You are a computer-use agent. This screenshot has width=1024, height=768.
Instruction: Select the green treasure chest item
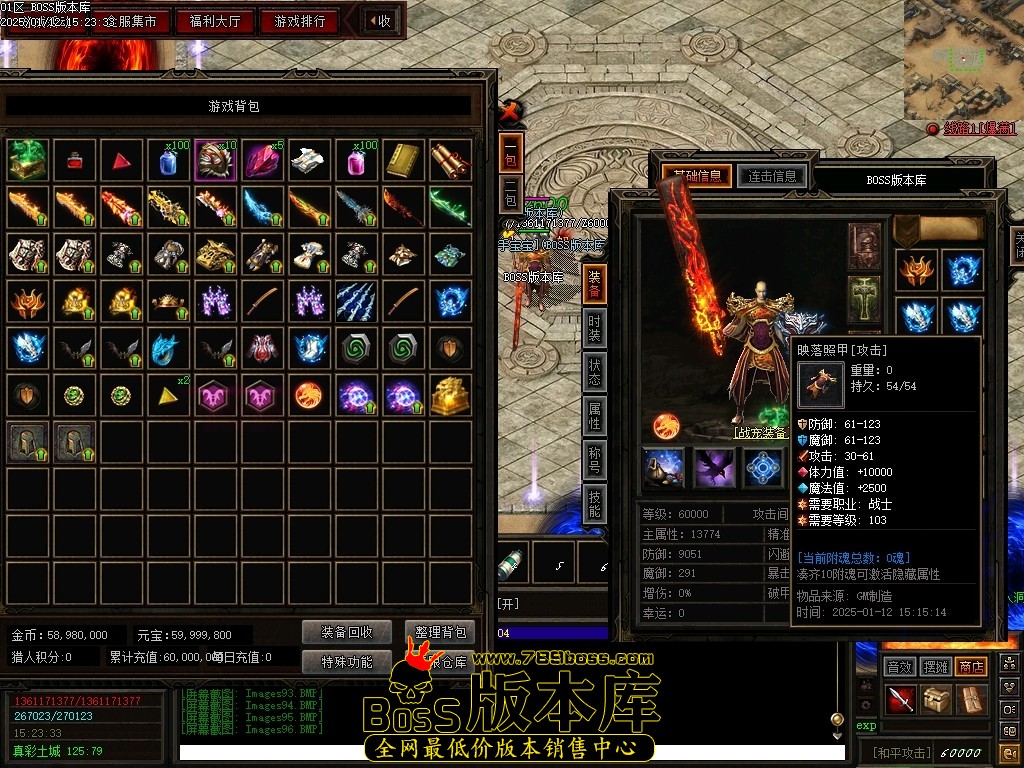click(28, 160)
